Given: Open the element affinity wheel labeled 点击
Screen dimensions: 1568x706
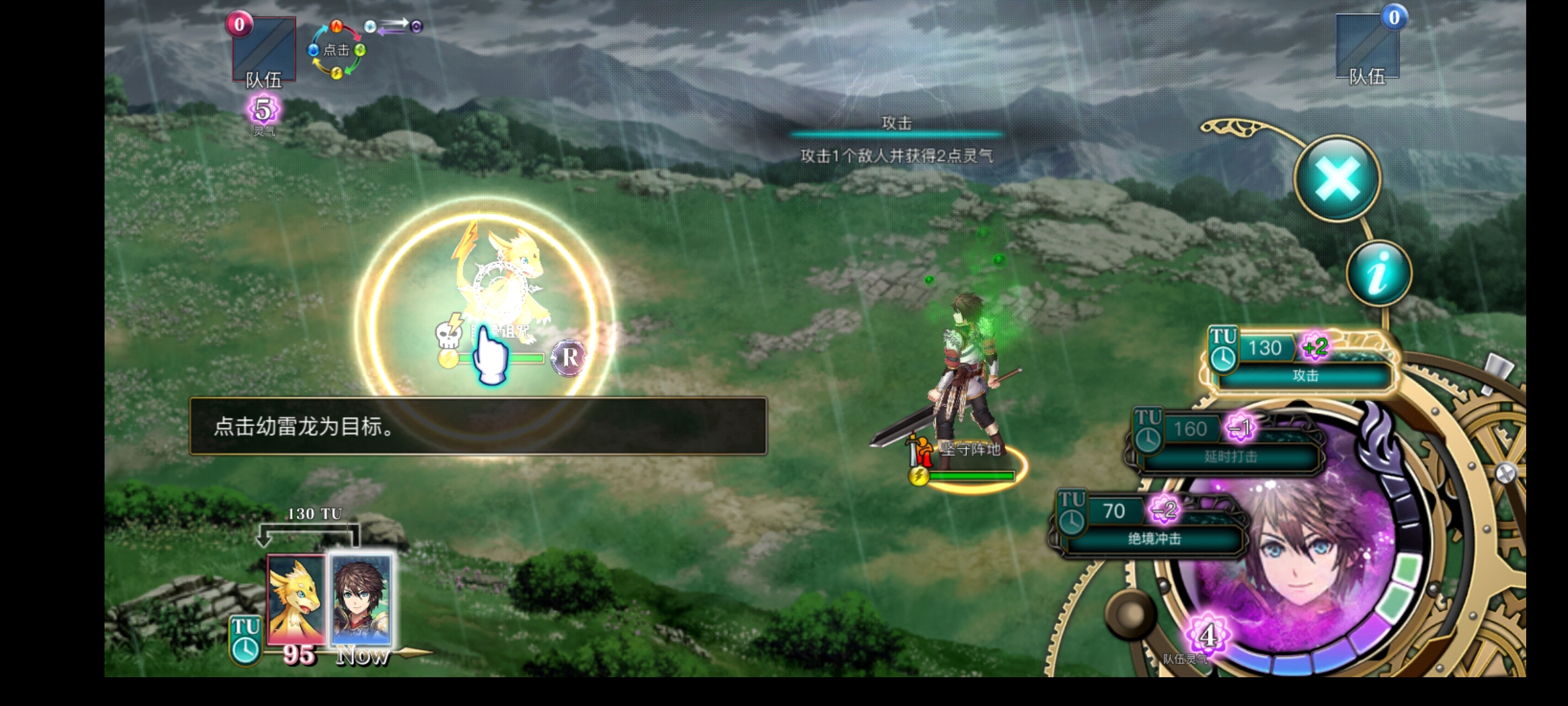Looking at the screenshot, I should point(336,50).
